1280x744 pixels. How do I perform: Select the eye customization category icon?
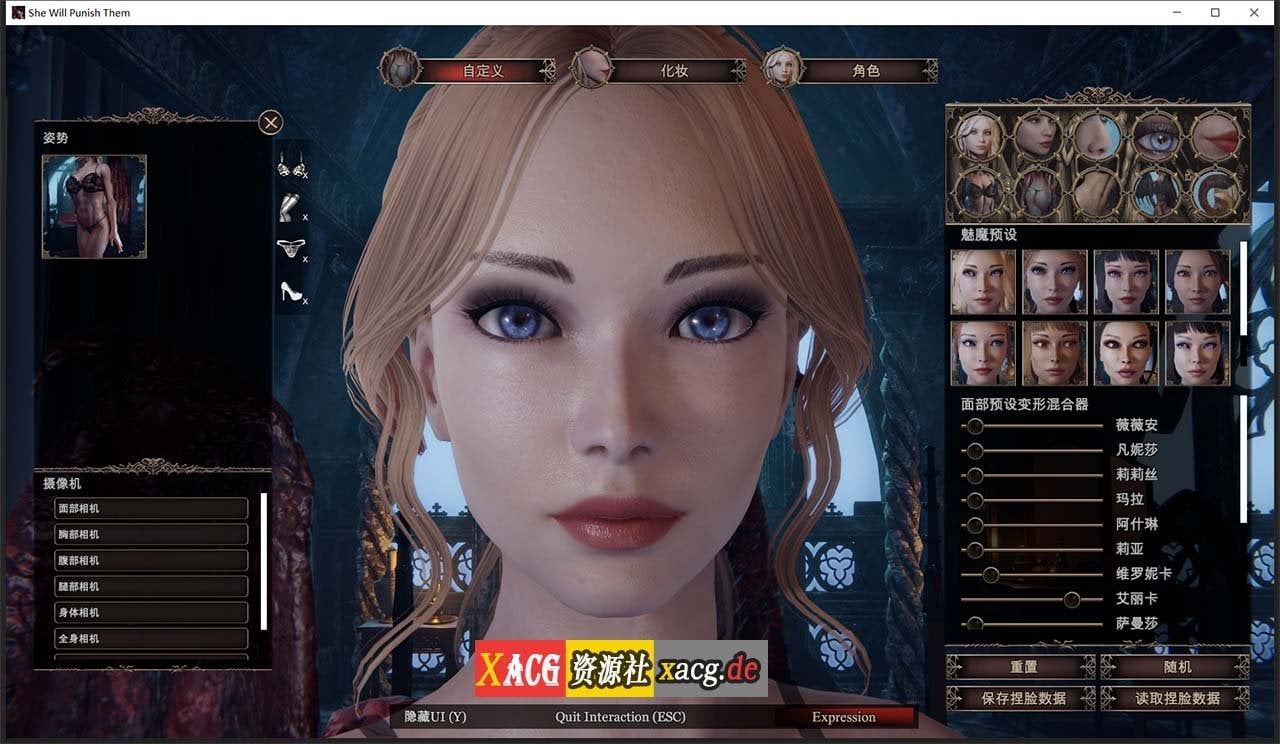(1160, 137)
